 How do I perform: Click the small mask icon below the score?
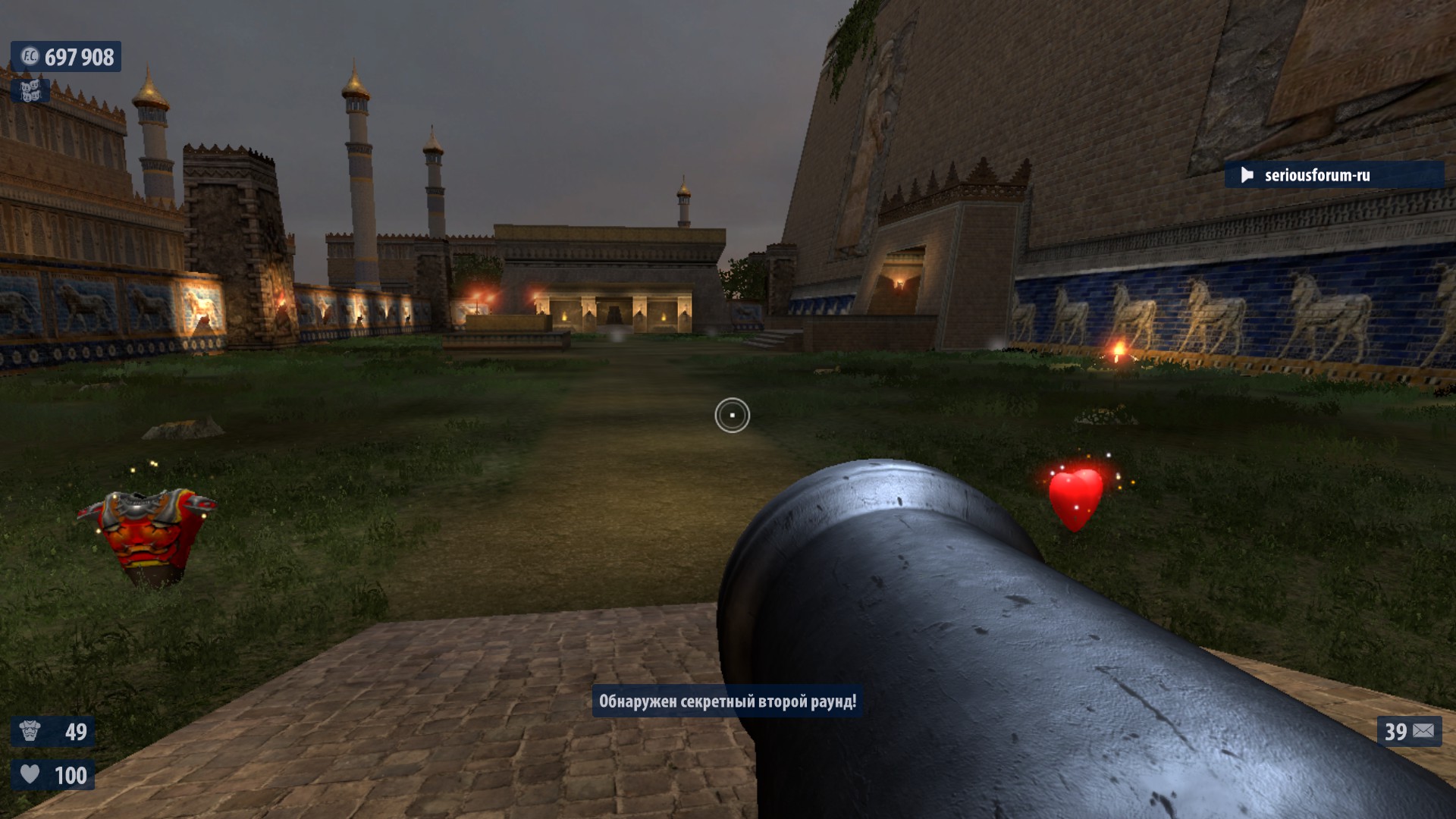30,91
